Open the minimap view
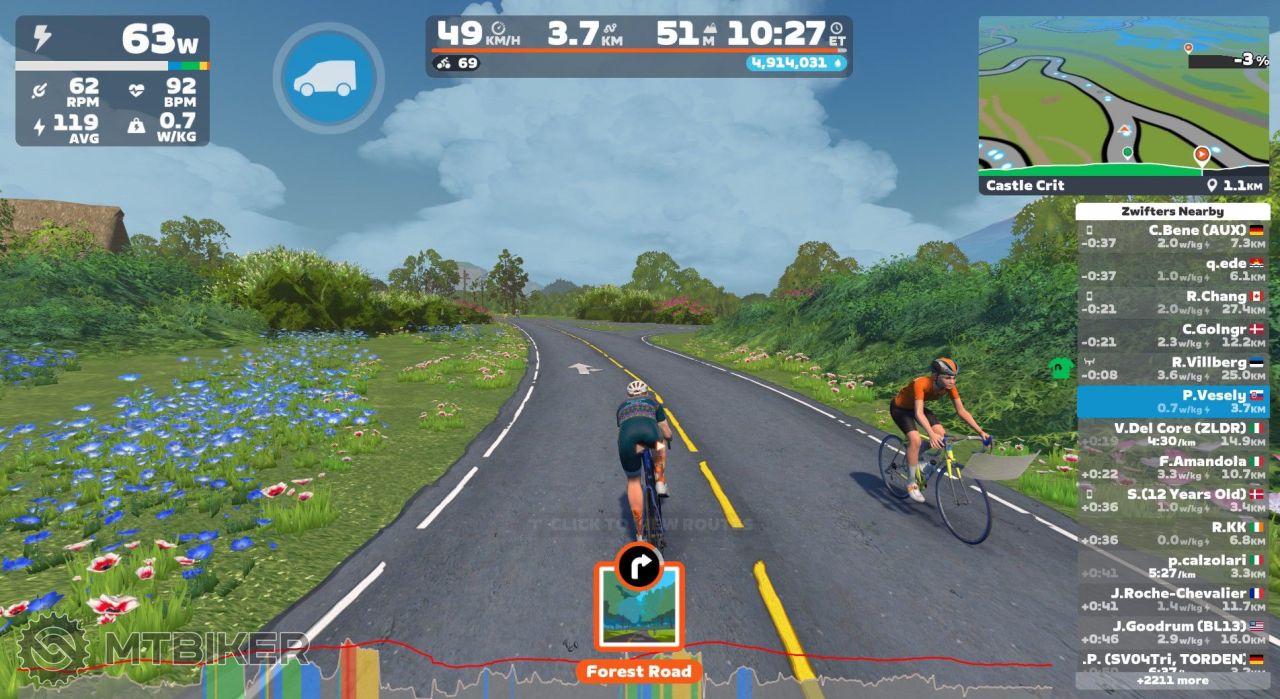The height and width of the screenshot is (699, 1280). click(1123, 95)
